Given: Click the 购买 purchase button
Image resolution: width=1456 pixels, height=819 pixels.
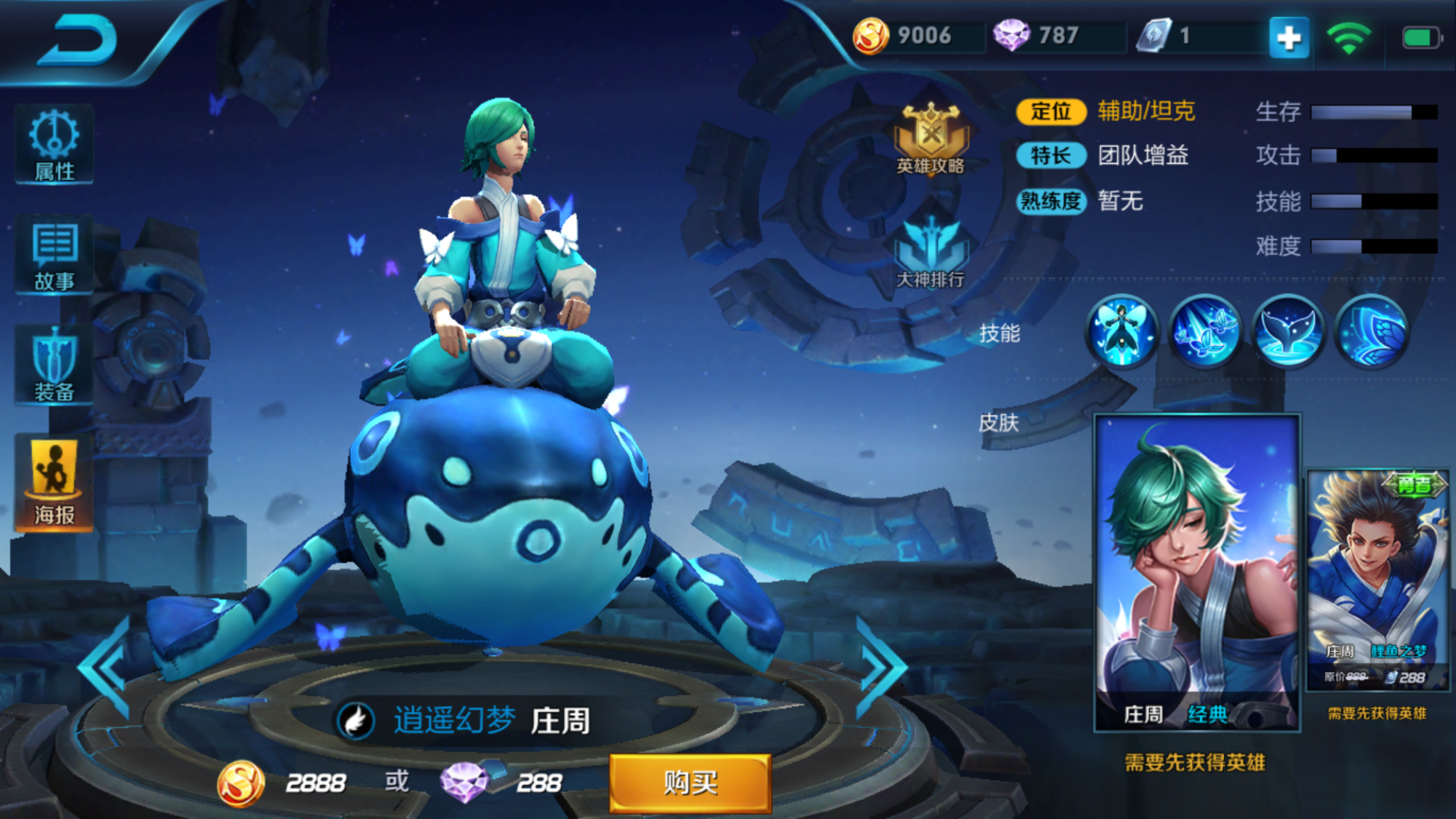Looking at the screenshot, I should (x=690, y=783).
